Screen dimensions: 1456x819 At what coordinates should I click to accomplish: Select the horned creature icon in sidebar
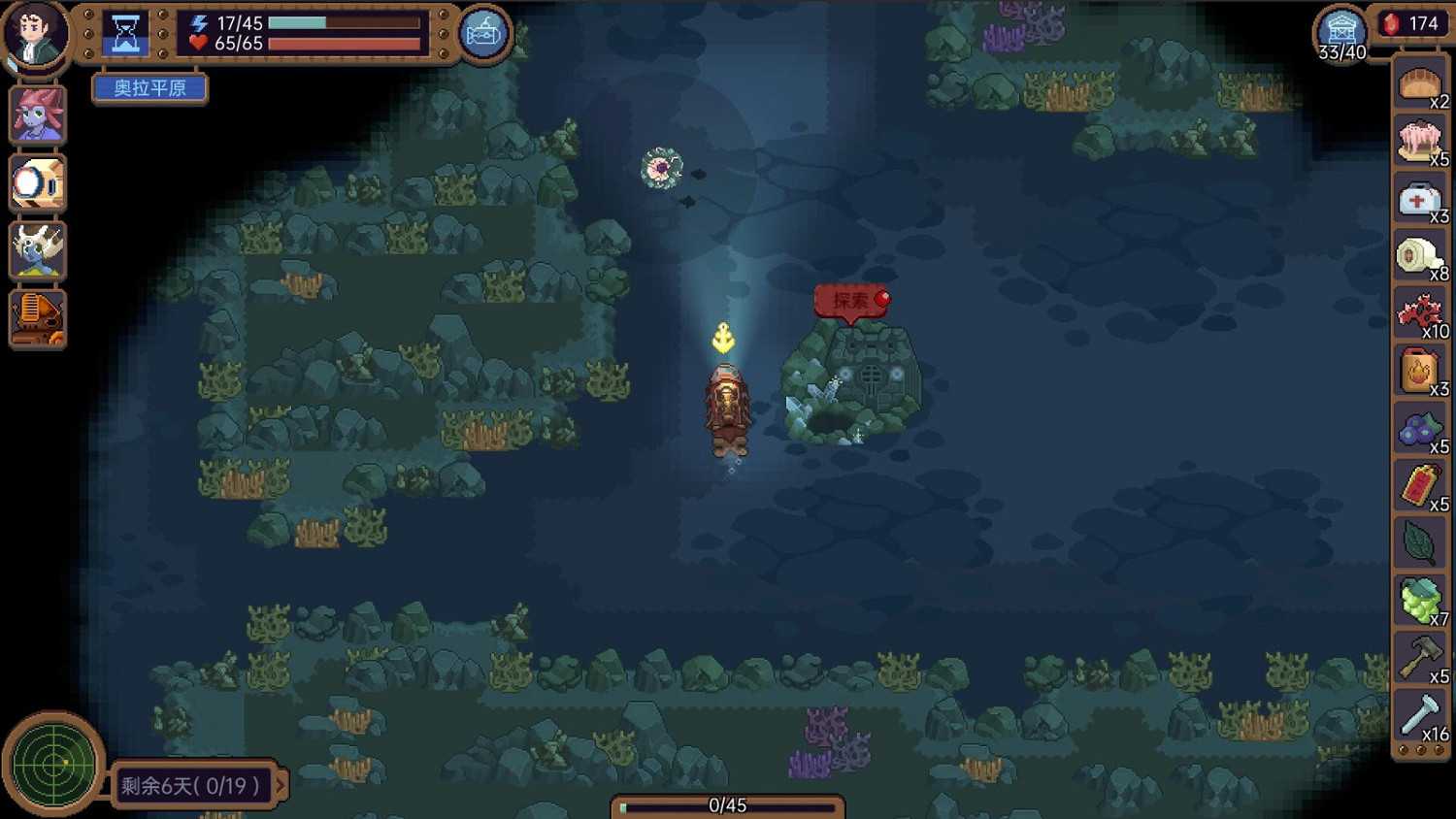pos(37,251)
